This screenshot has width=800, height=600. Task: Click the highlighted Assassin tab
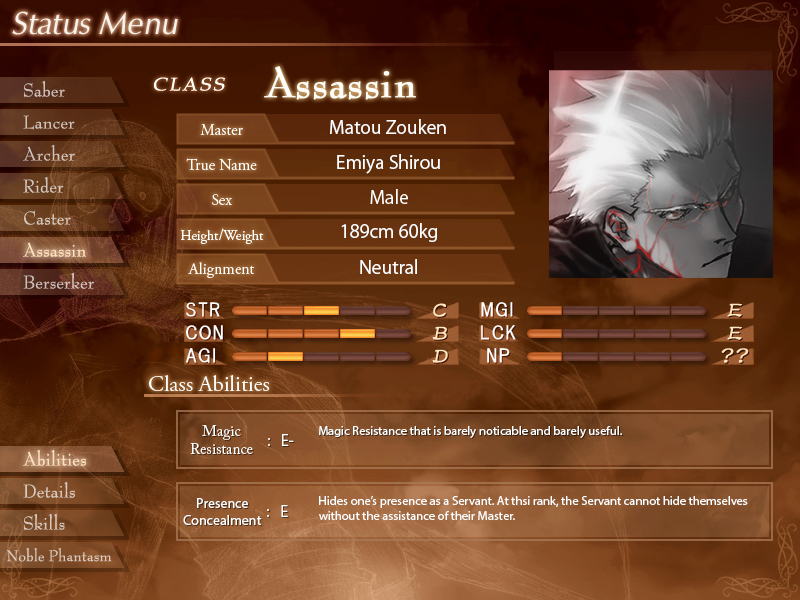tap(54, 251)
